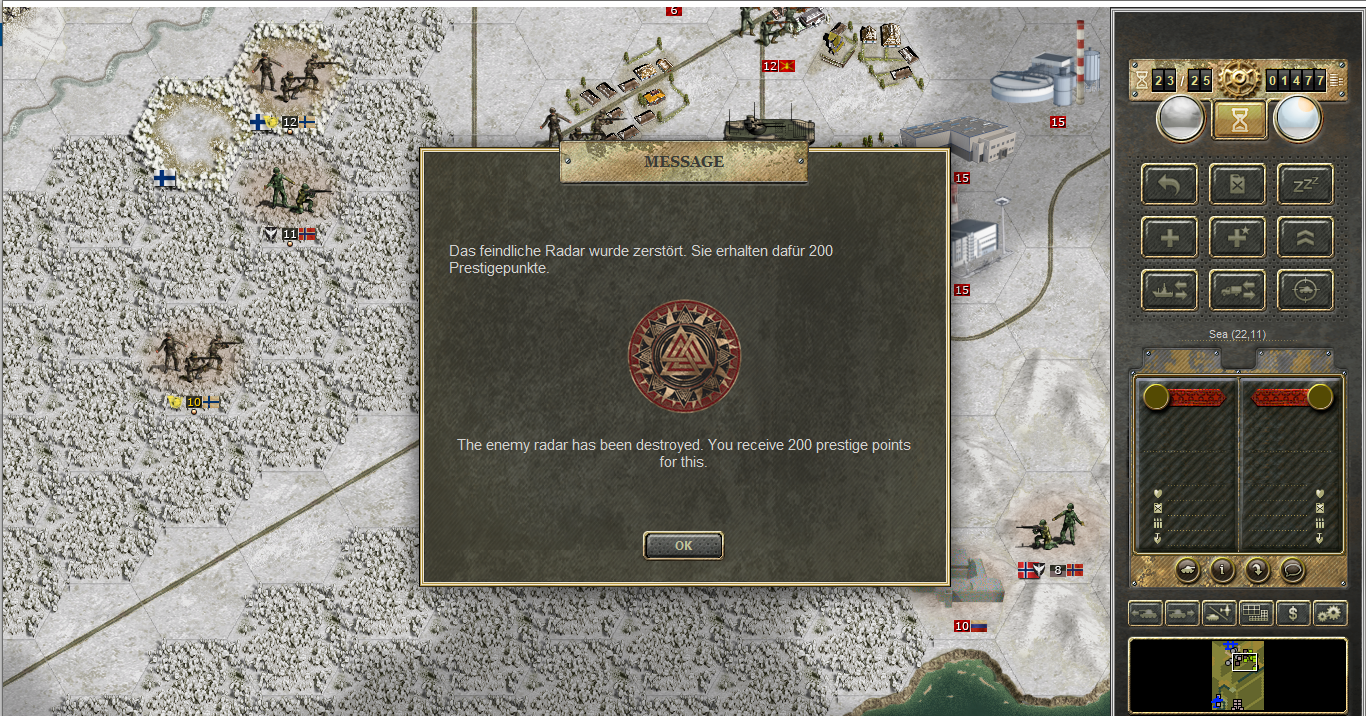Image resolution: width=1366 pixels, height=716 pixels.
Task: Choose the plus-with-star elite replacements button
Action: click(1237, 237)
